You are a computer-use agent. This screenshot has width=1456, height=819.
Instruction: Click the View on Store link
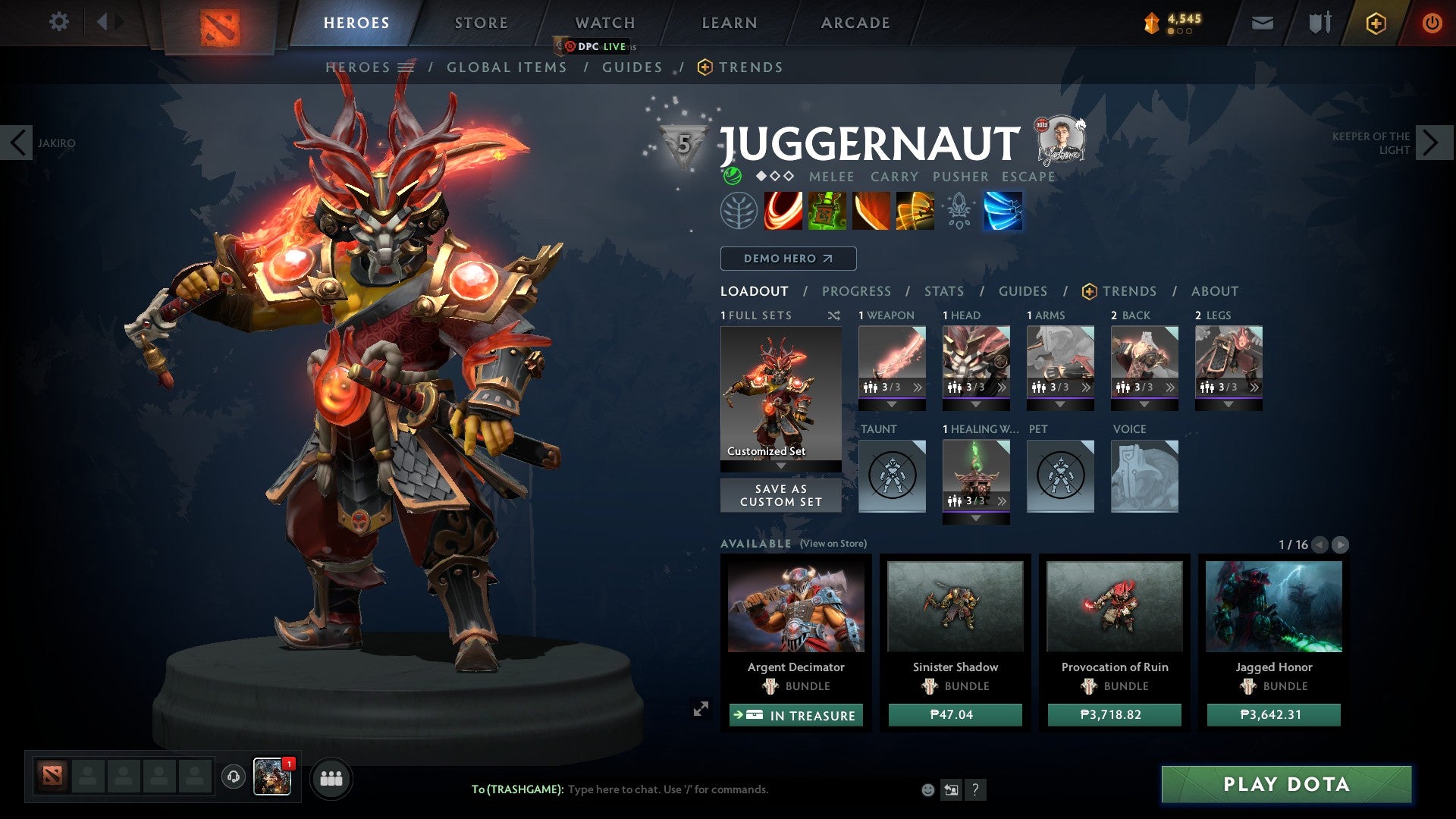[833, 544]
